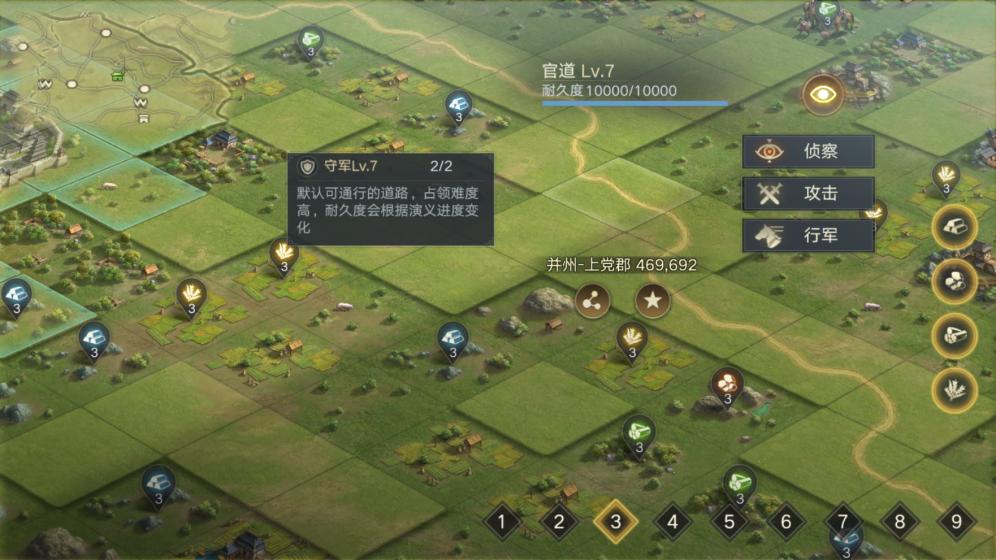The image size is (996, 560).
Task: Toggle the wood log resource filter
Action: (954, 335)
